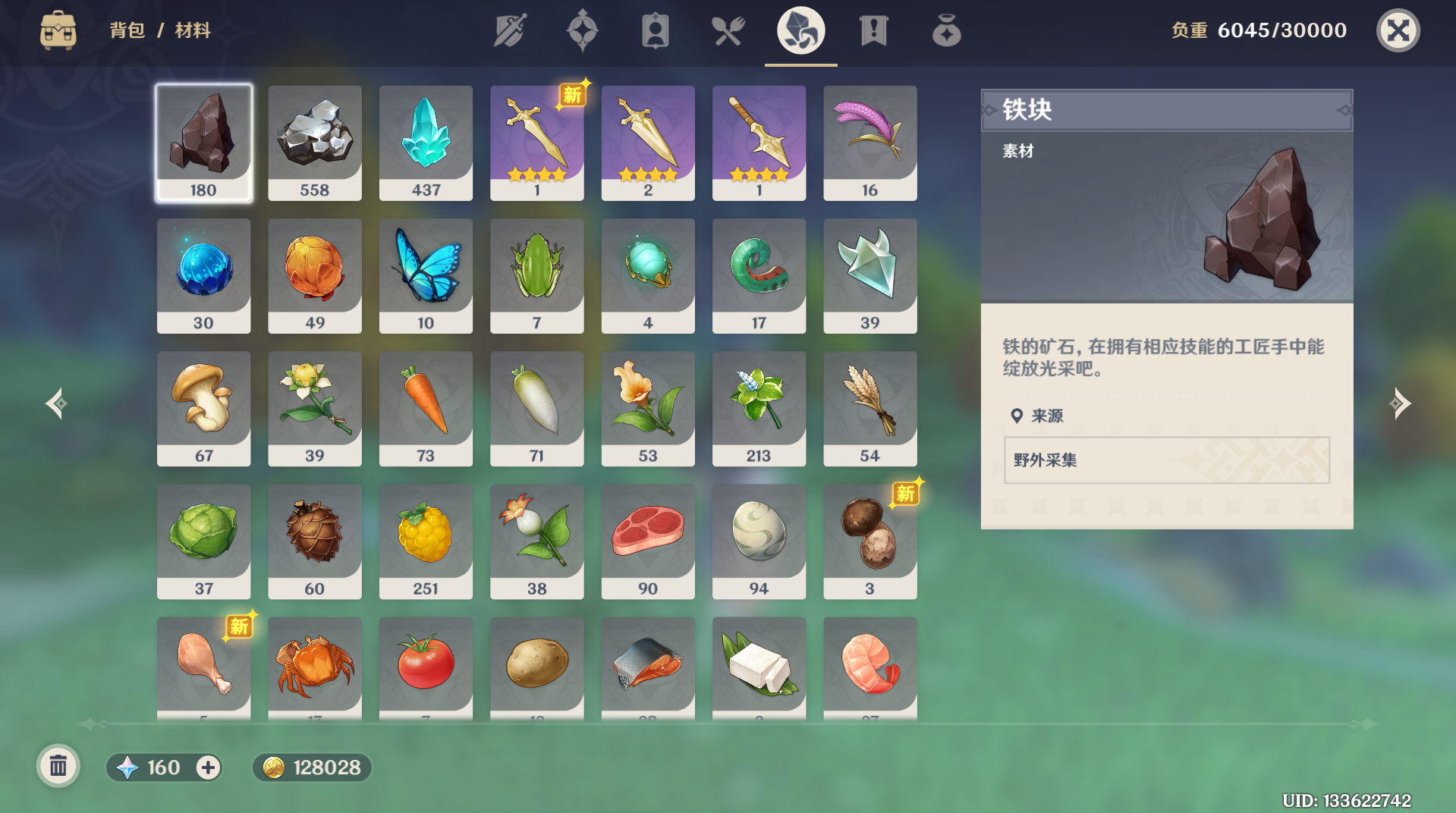Go to the previous page arrow
Screen dimensions: 1456x813
coord(56,403)
